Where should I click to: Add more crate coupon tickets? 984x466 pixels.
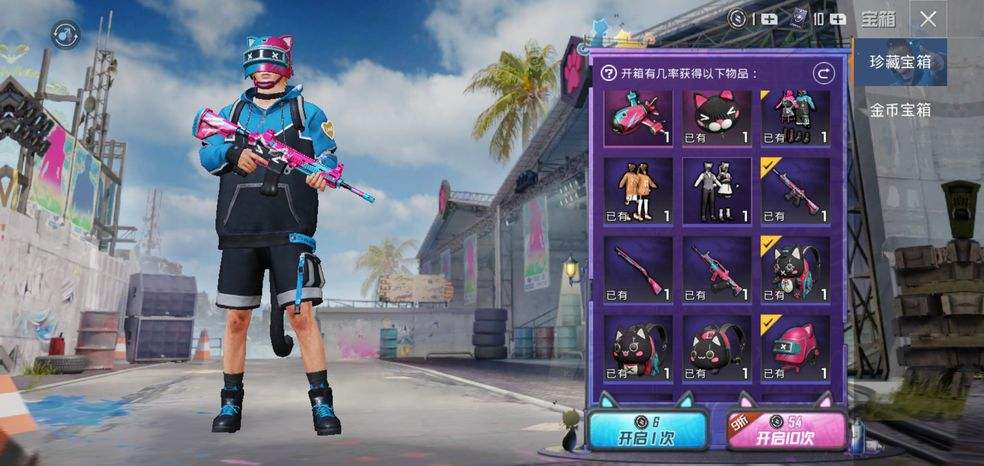coord(832,18)
